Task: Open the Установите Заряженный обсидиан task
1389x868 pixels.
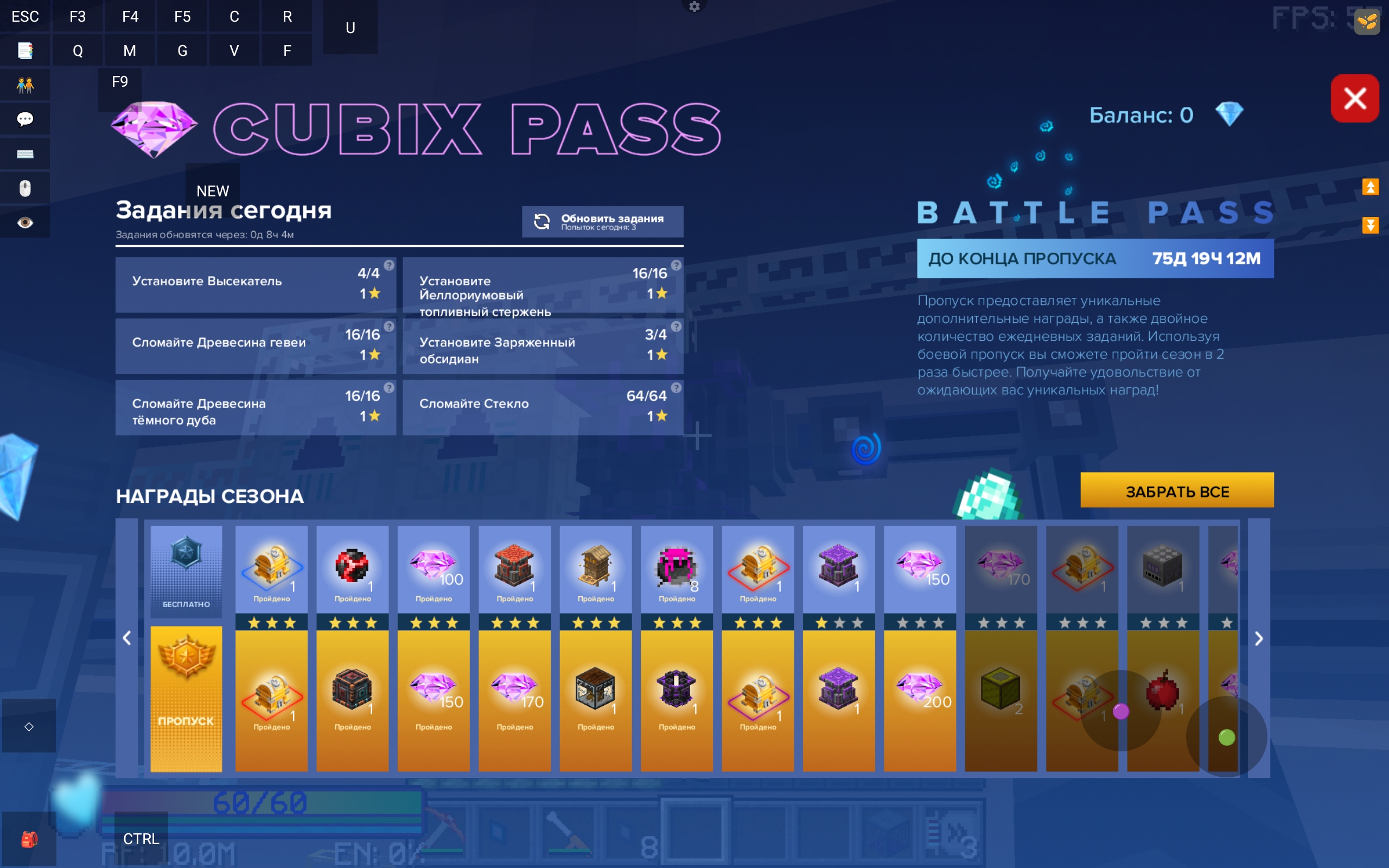Action: pyautogui.click(x=543, y=346)
